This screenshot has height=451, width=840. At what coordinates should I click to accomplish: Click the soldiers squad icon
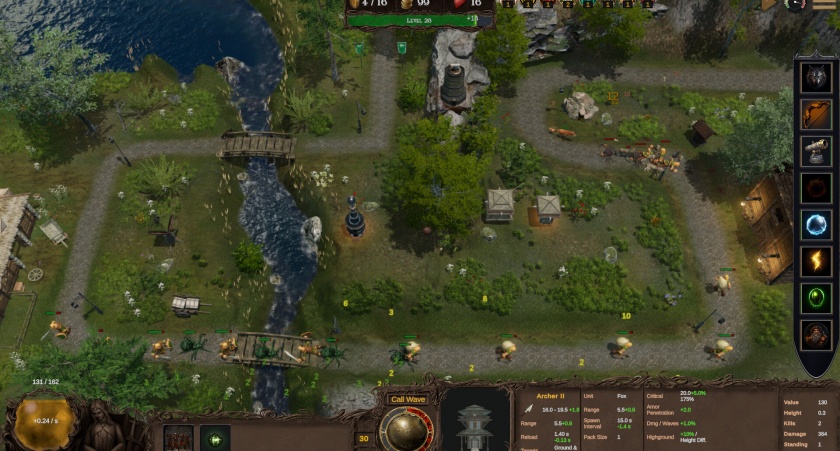178,438
